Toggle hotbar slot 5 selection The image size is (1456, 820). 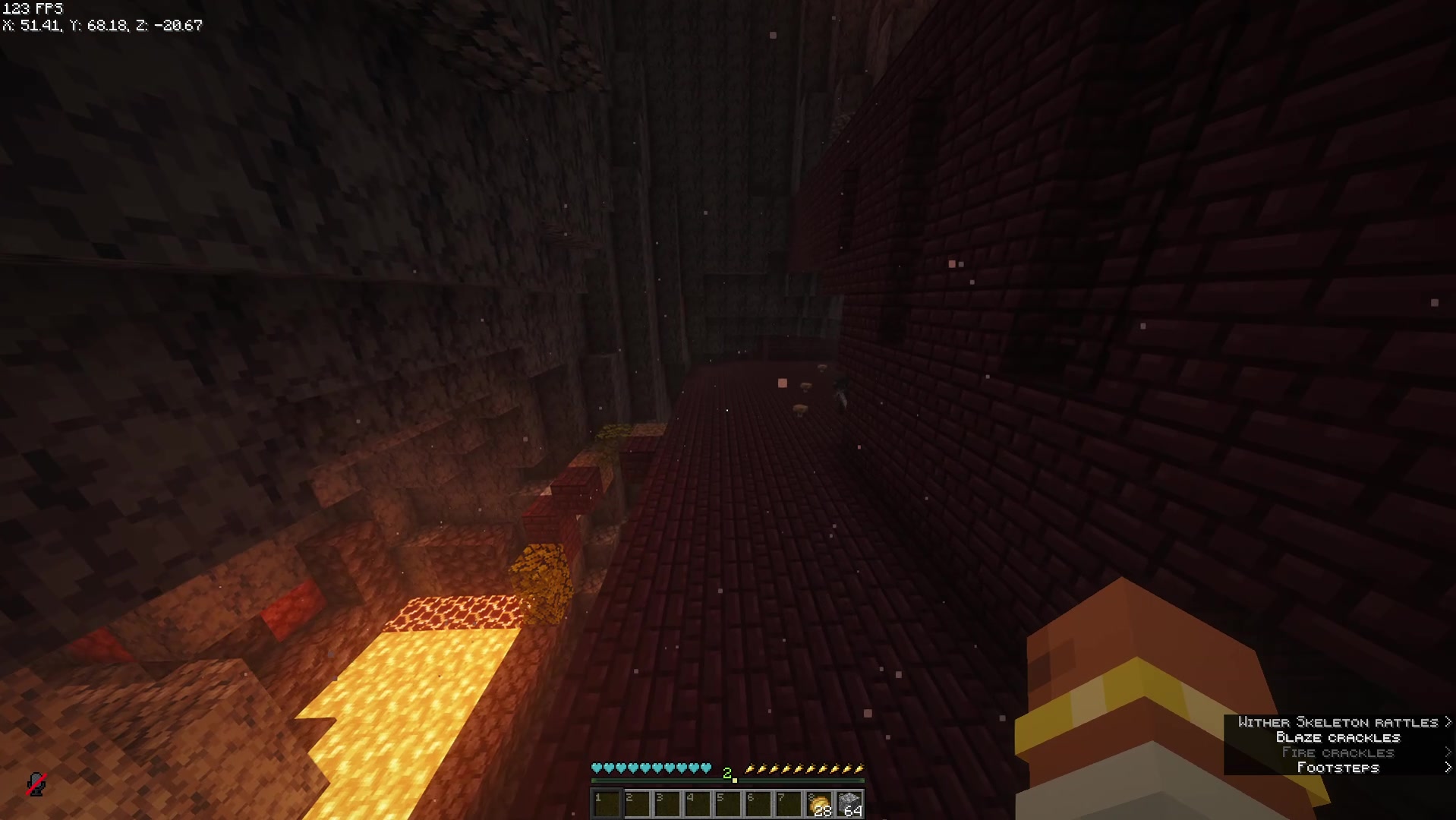coord(727,801)
